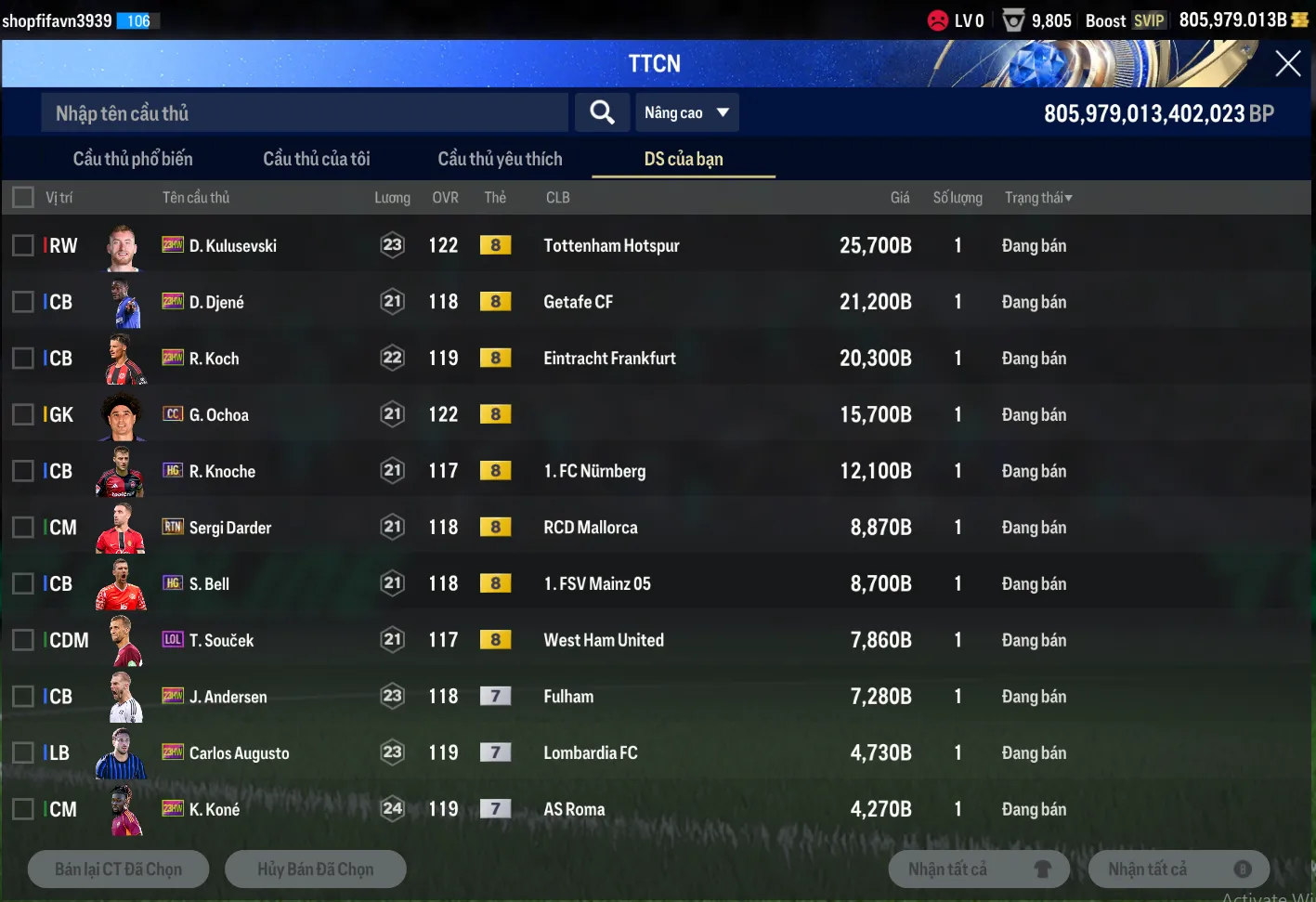This screenshot has width=1316, height=902.
Task: Sort by the Trạng thái column
Action: click(x=1038, y=198)
